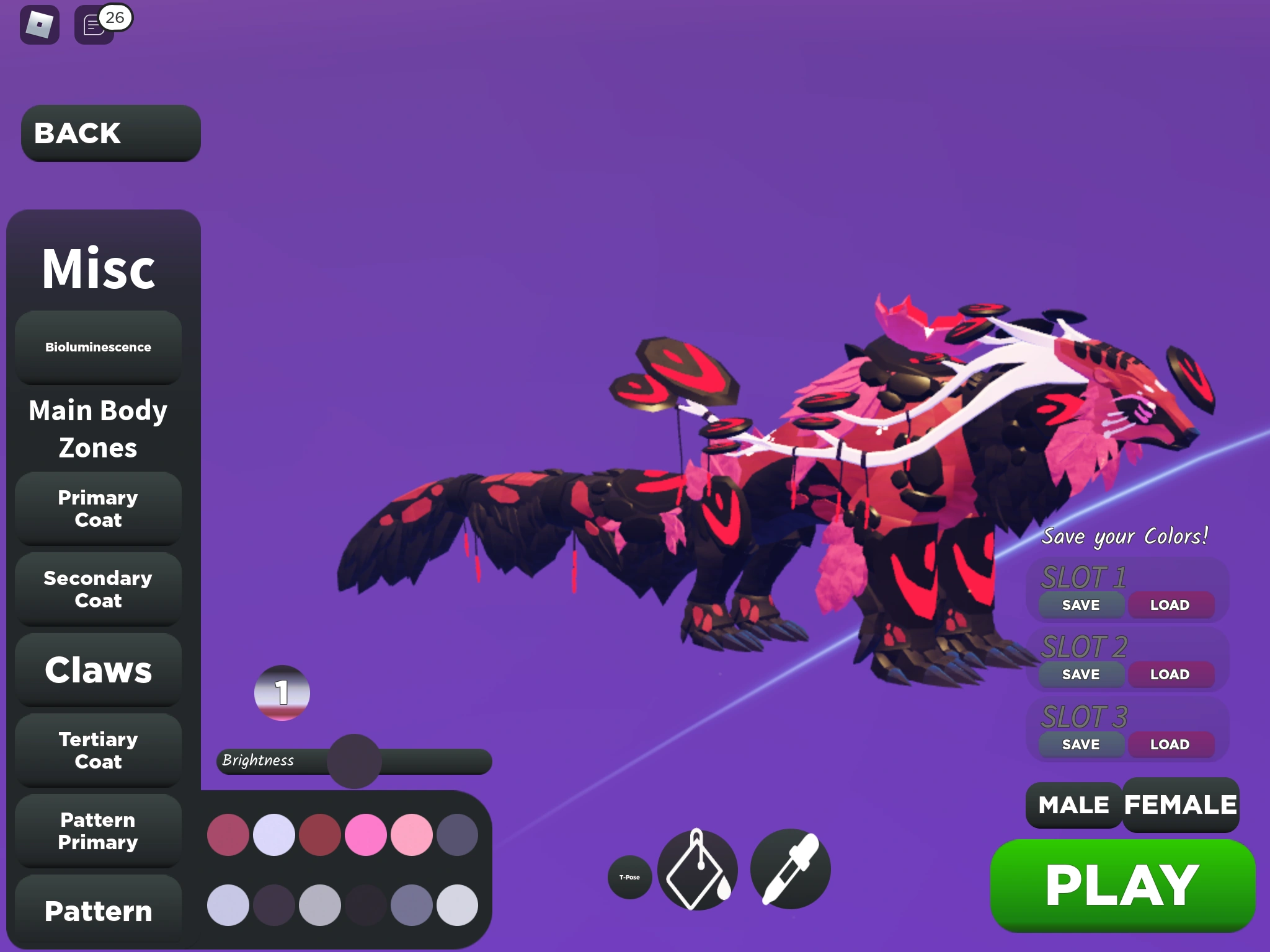Screen dimensions: 1270x952
Task: Expand the Pattern section
Action: click(97, 911)
